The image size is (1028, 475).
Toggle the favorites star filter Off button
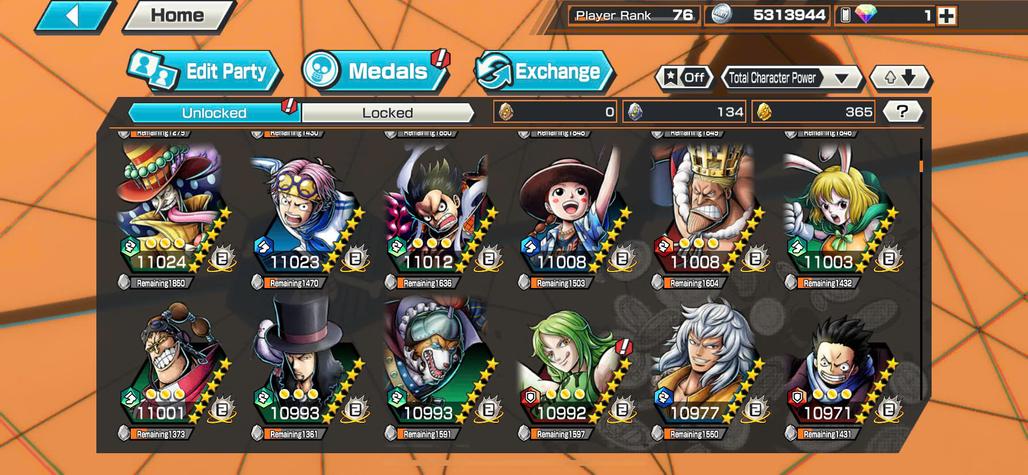click(x=684, y=78)
